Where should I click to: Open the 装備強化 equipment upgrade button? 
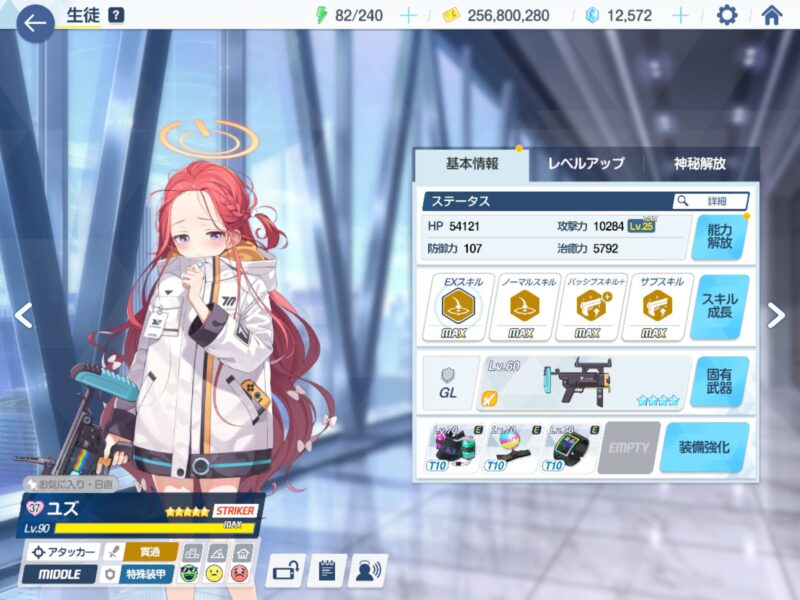point(704,446)
